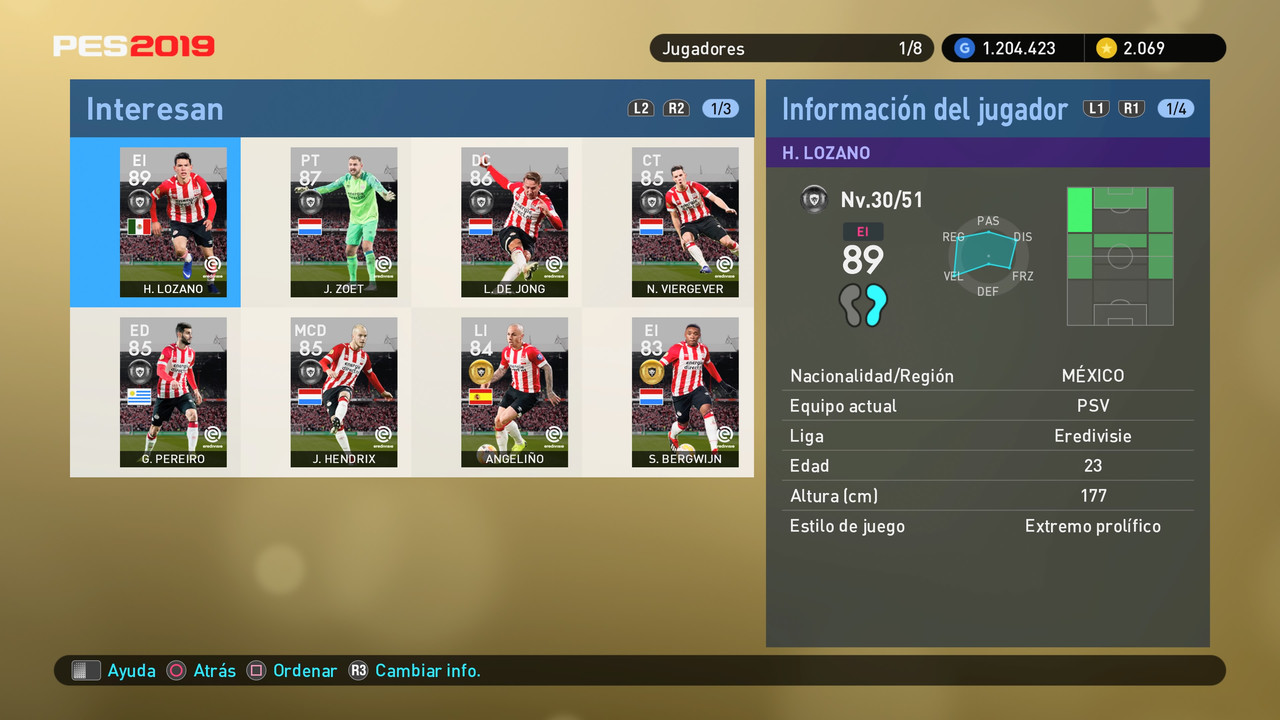Click the R3 icon next to Cambiar info
The height and width of the screenshot is (720, 1280).
358,670
